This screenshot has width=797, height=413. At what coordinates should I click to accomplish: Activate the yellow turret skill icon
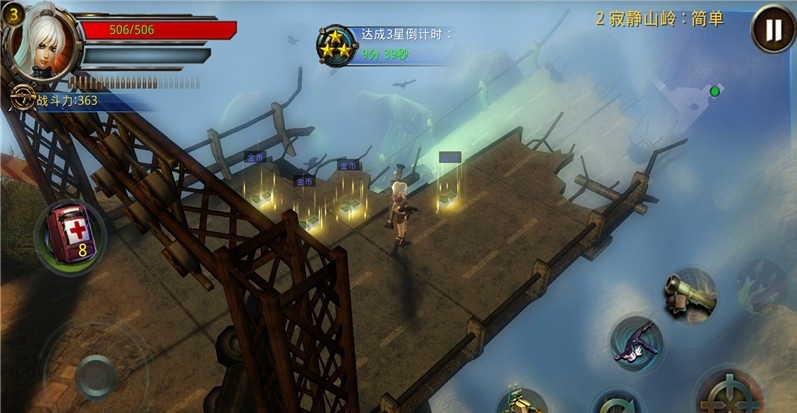click(x=522, y=400)
